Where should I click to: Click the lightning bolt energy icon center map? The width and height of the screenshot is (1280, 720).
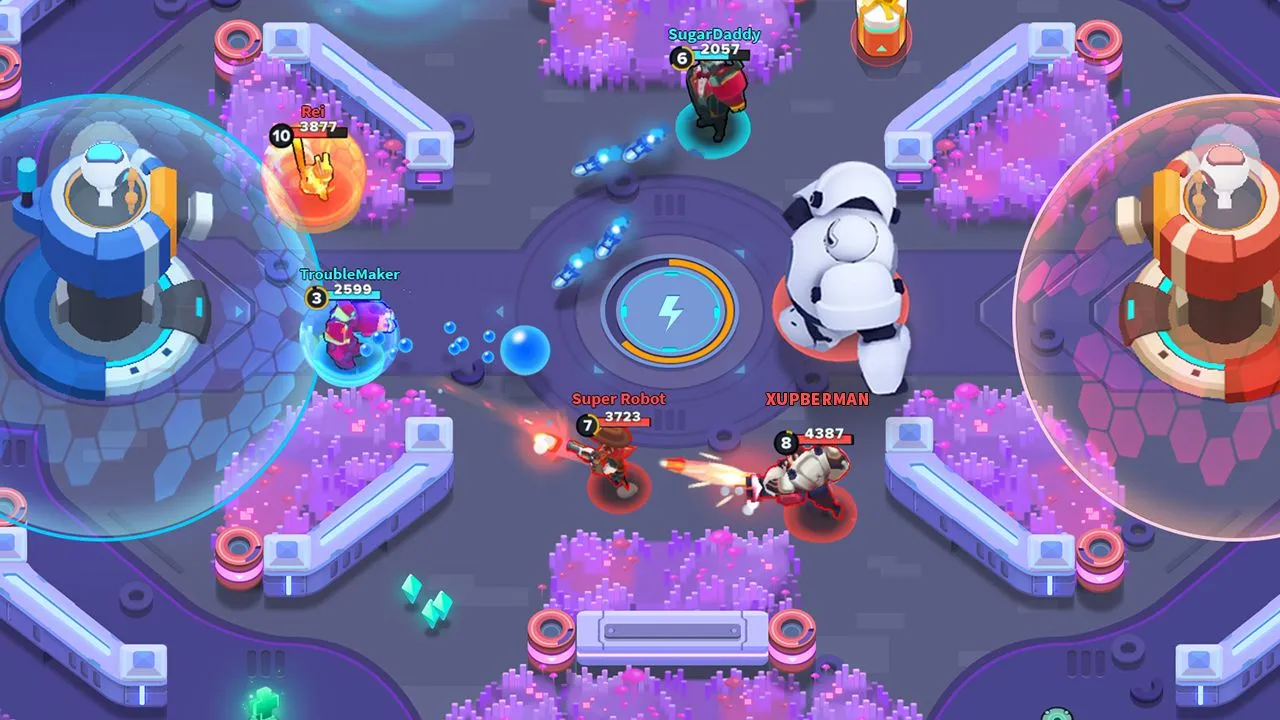point(670,313)
